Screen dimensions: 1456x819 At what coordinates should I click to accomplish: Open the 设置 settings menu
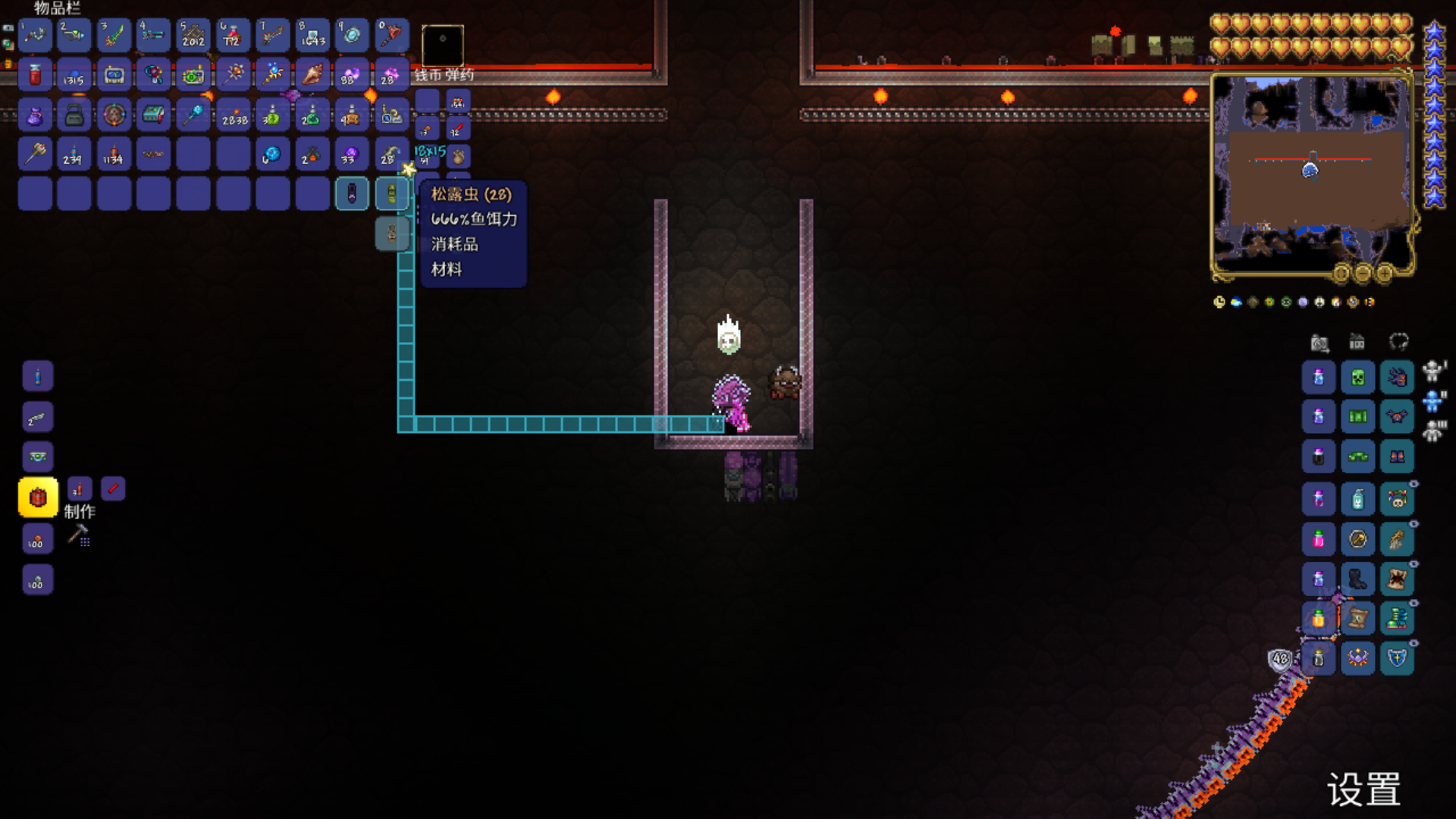1363,789
